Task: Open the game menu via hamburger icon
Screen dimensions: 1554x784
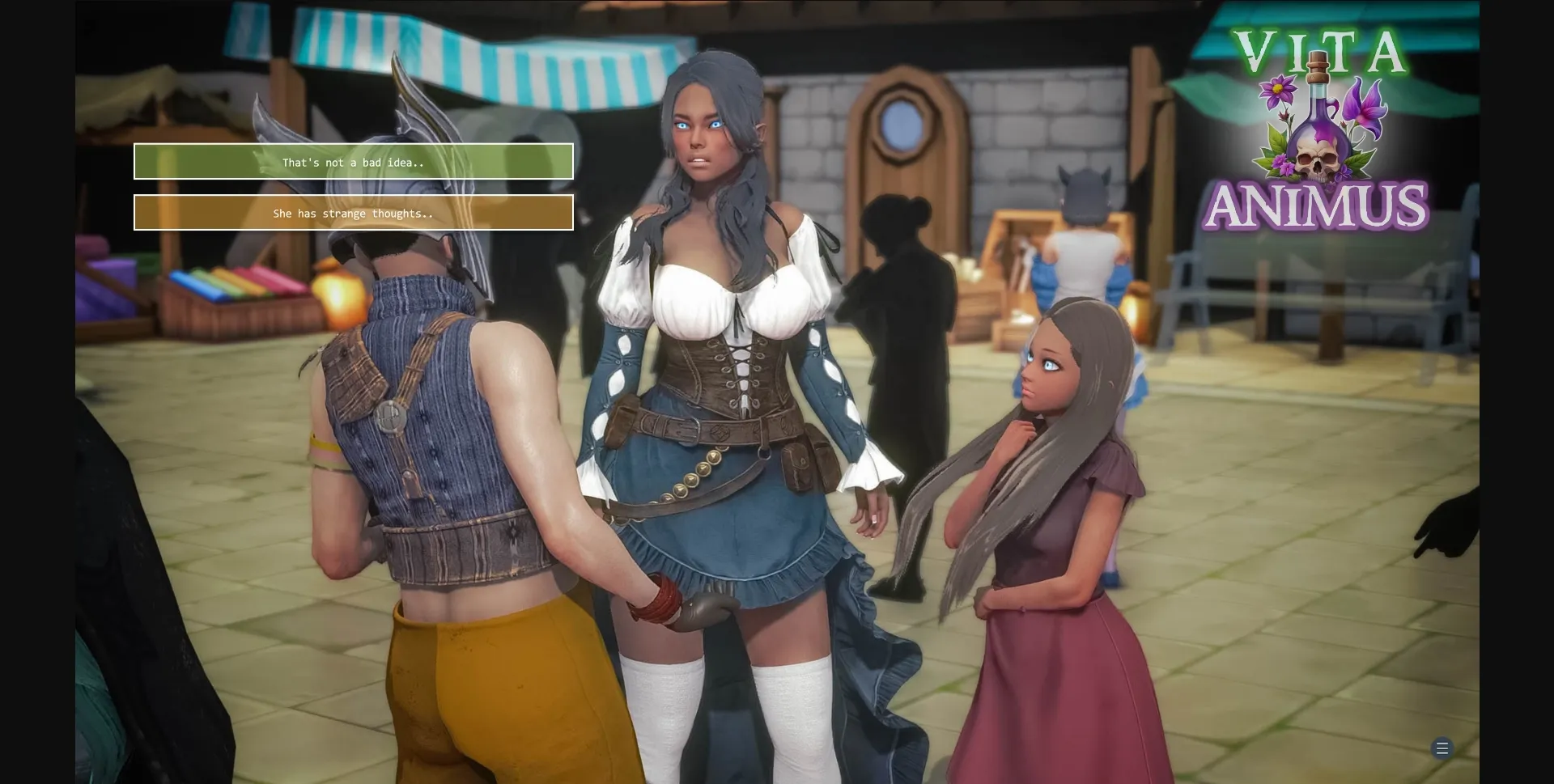Action: tap(1441, 748)
